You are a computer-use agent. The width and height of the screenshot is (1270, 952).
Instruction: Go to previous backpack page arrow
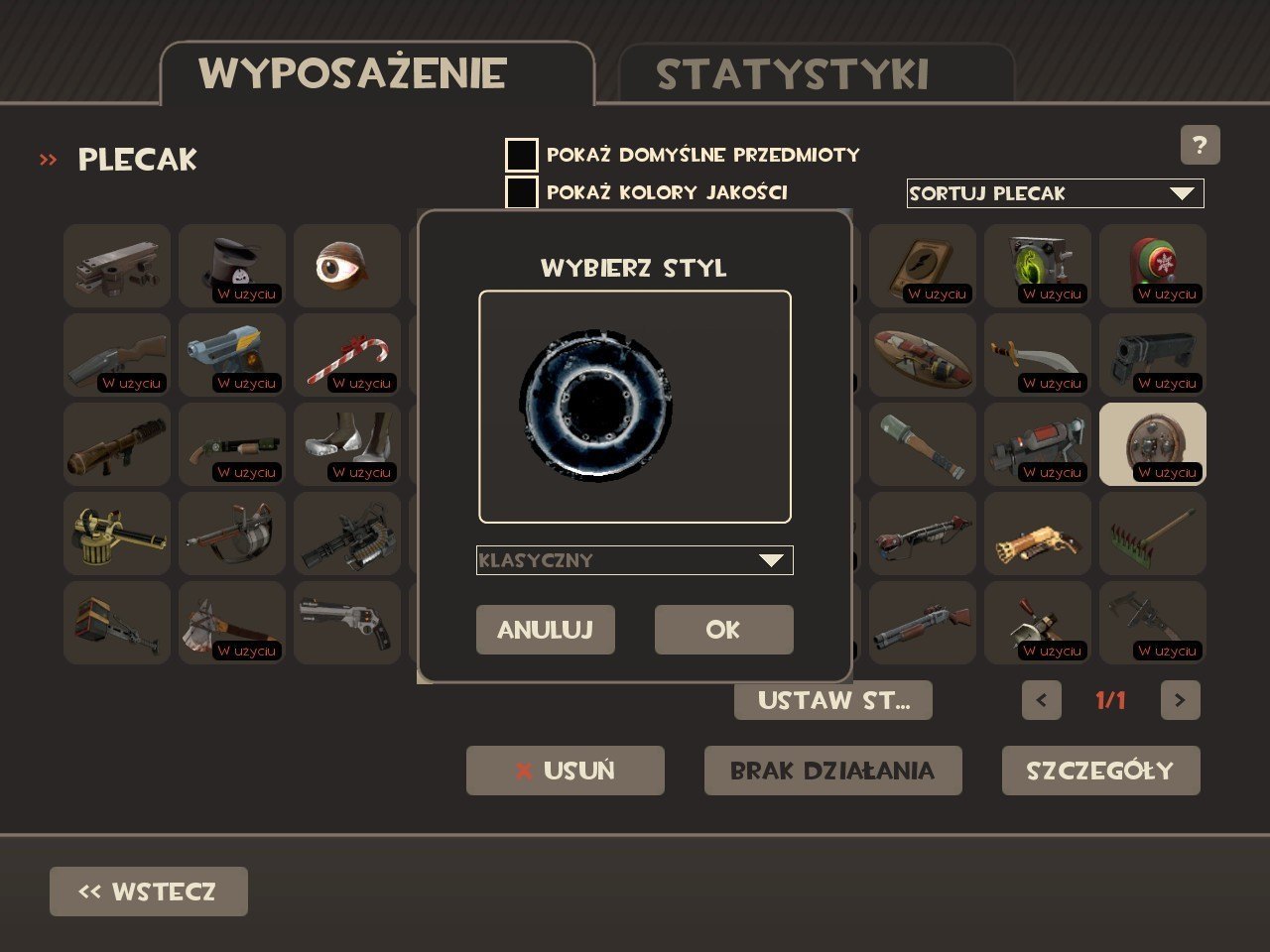(x=1041, y=700)
